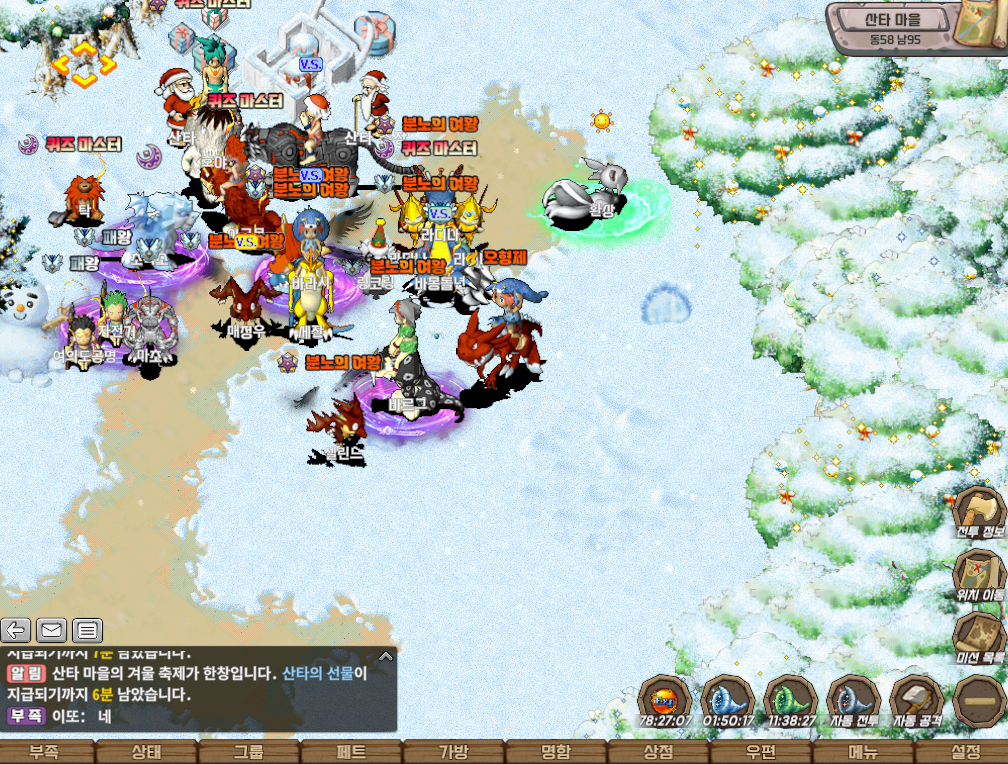The height and width of the screenshot is (764, 1008).
Task: Open the 명함 (name card) menu
Action: [x=555, y=753]
